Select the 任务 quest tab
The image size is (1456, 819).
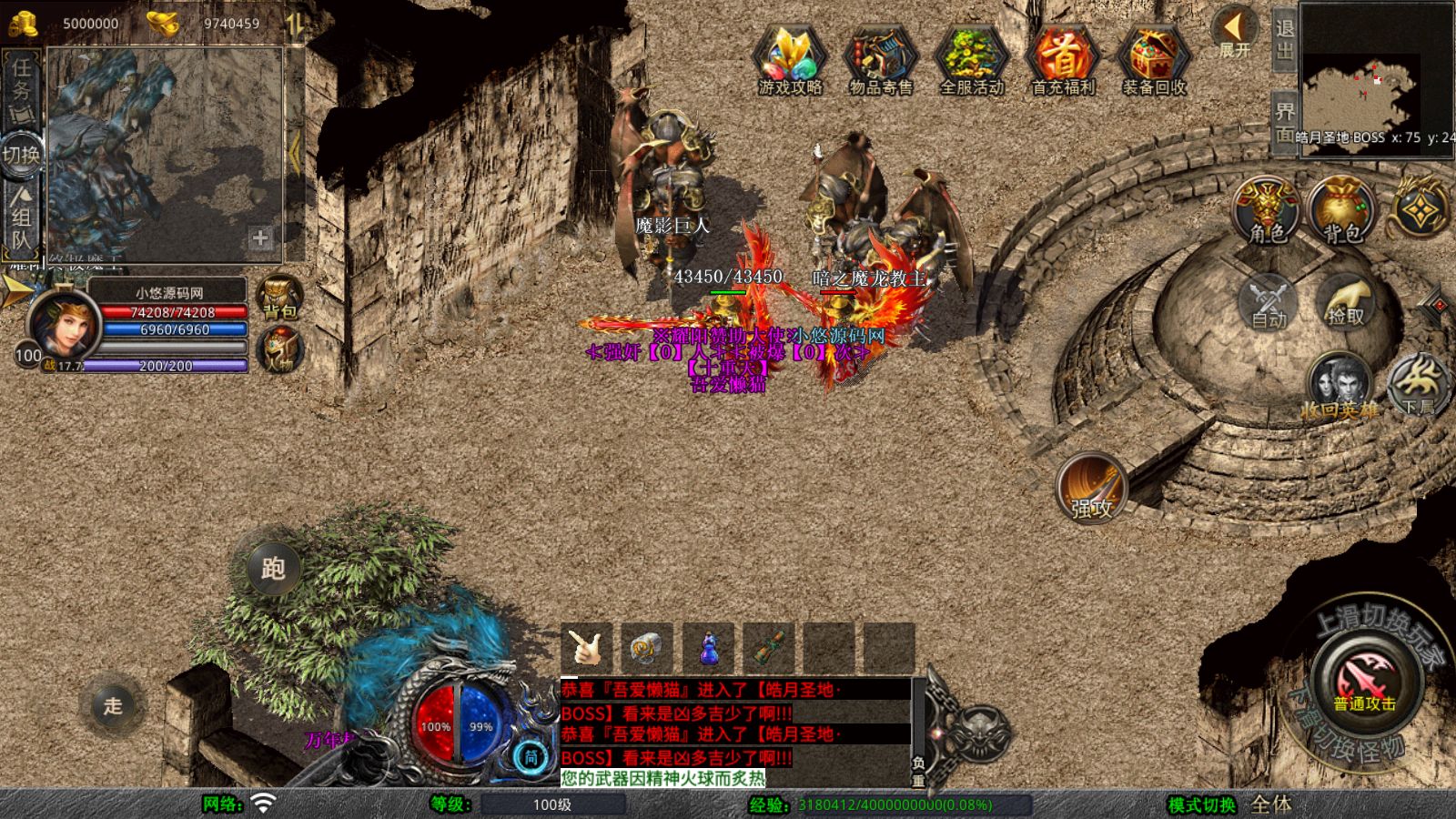22,86
